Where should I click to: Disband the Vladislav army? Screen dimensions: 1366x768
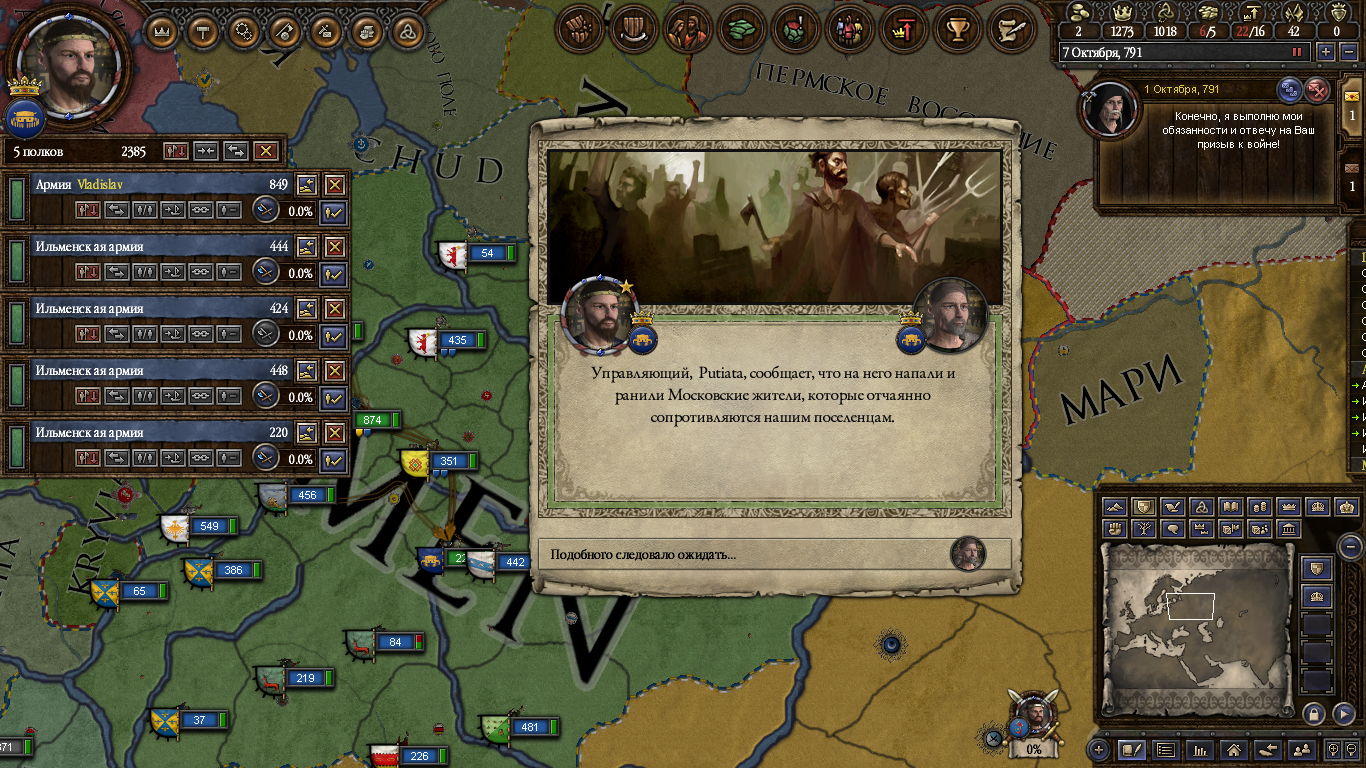tap(334, 185)
